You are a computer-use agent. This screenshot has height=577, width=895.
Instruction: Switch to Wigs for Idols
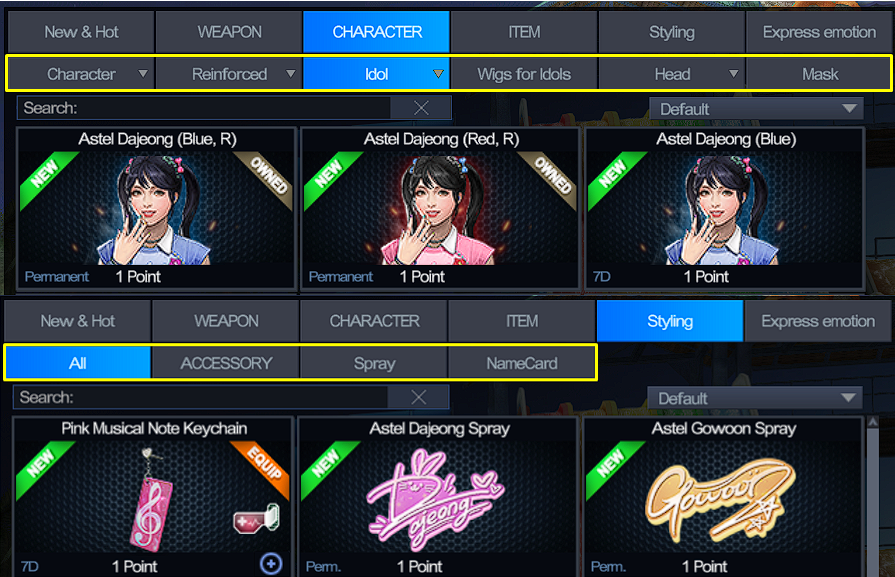(524, 74)
